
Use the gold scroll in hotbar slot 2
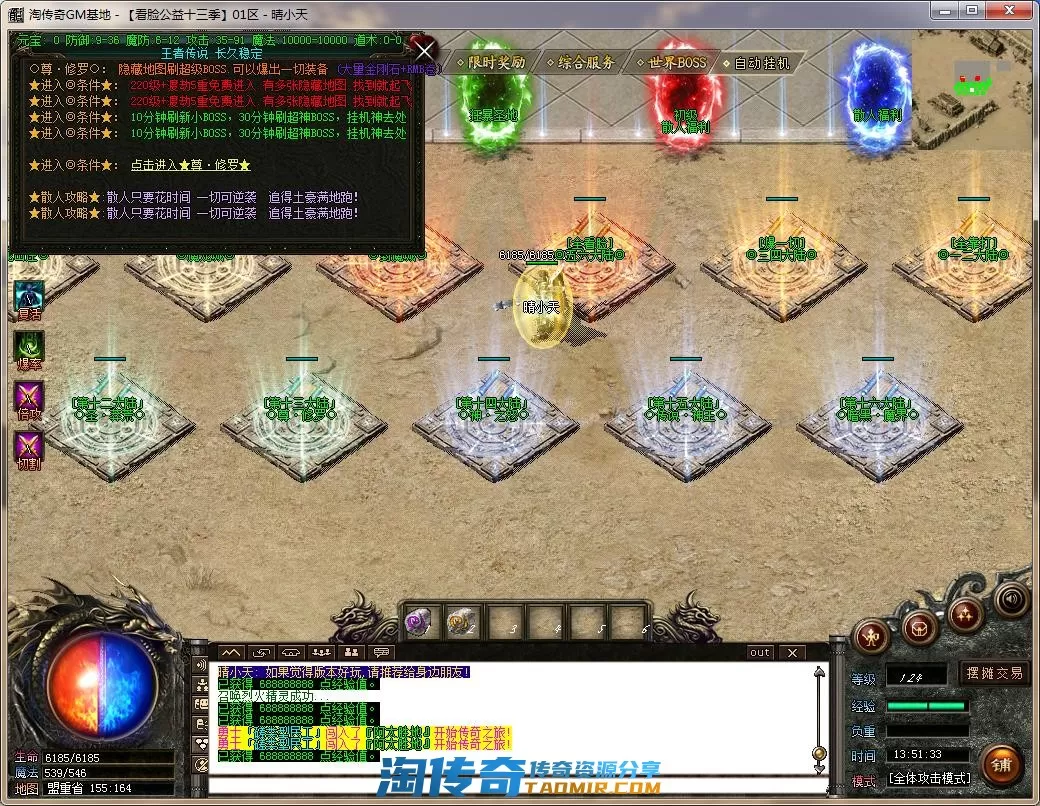tap(461, 623)
